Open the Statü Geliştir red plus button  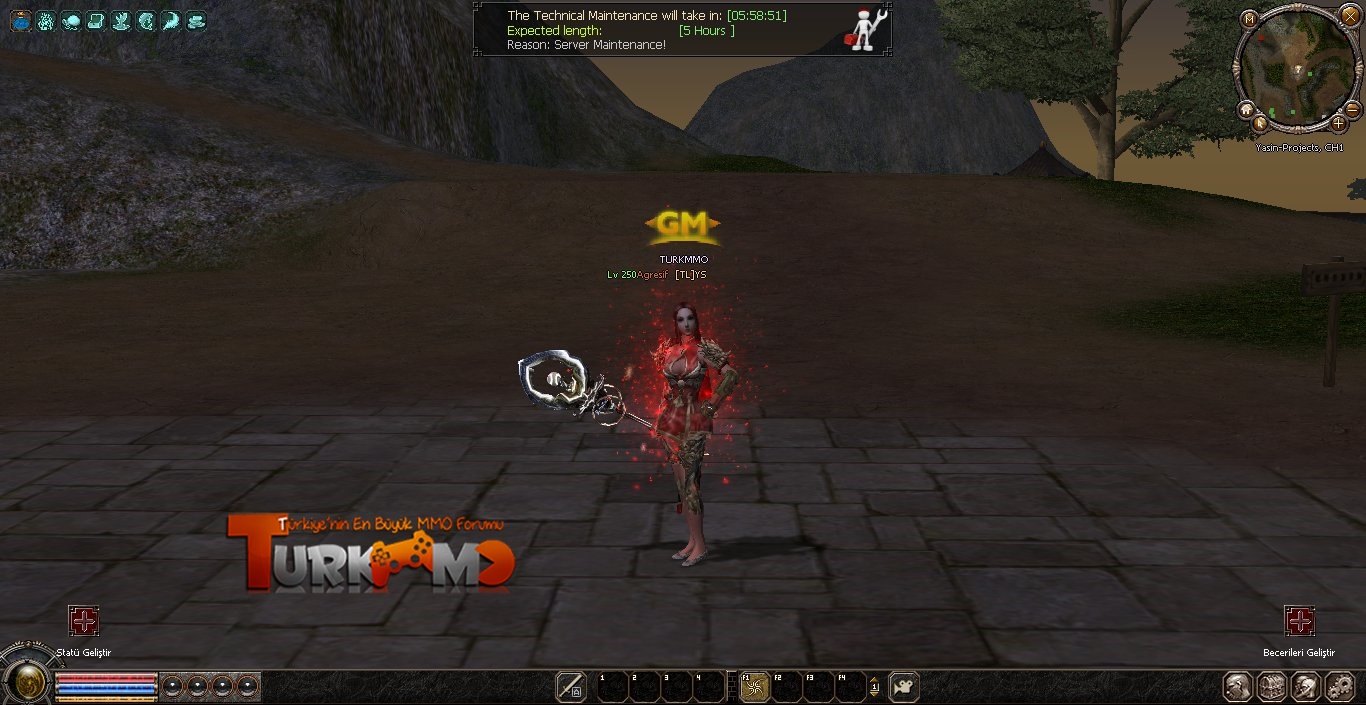click(84, 621)
